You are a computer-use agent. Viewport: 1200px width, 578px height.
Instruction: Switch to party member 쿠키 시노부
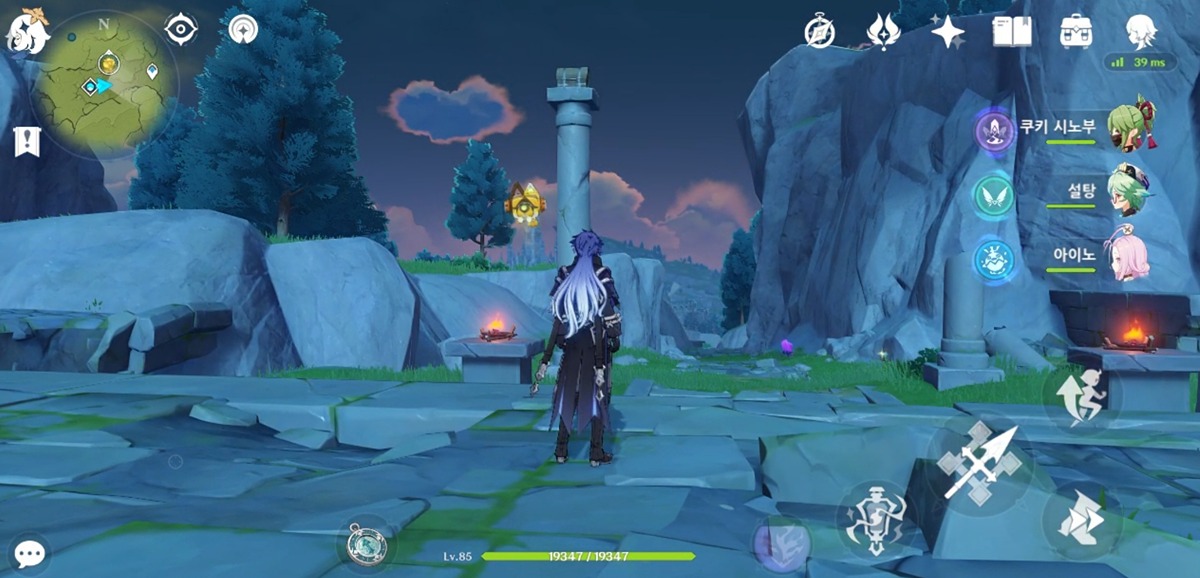coord(1133,126)
